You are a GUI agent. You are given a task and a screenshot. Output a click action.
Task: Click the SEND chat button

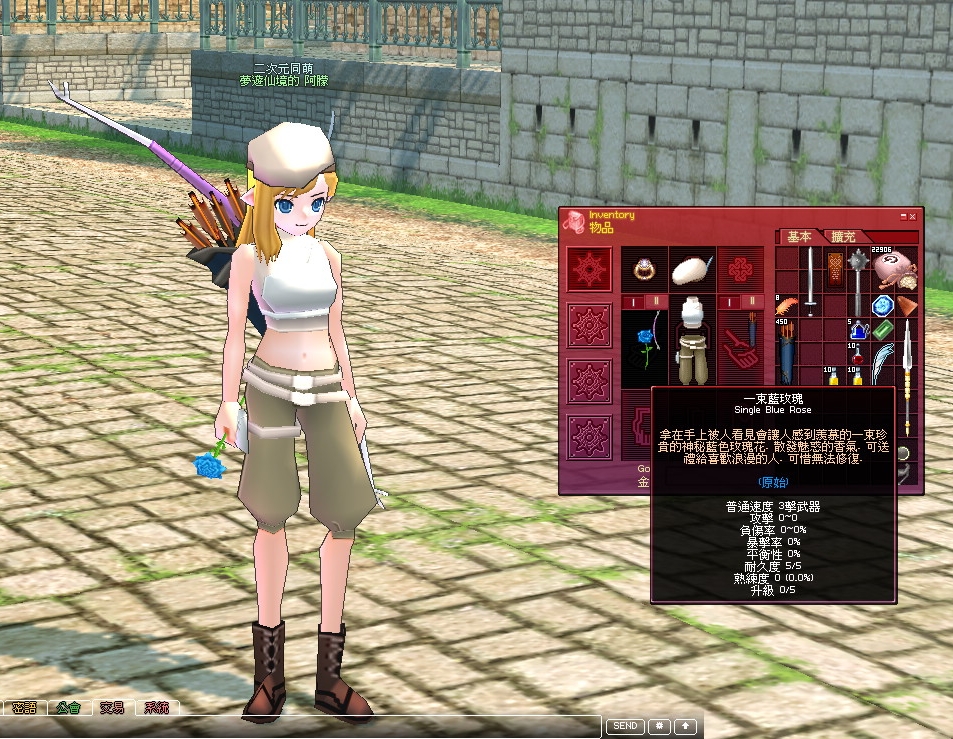pyautogui.click(x=624, y=726)
